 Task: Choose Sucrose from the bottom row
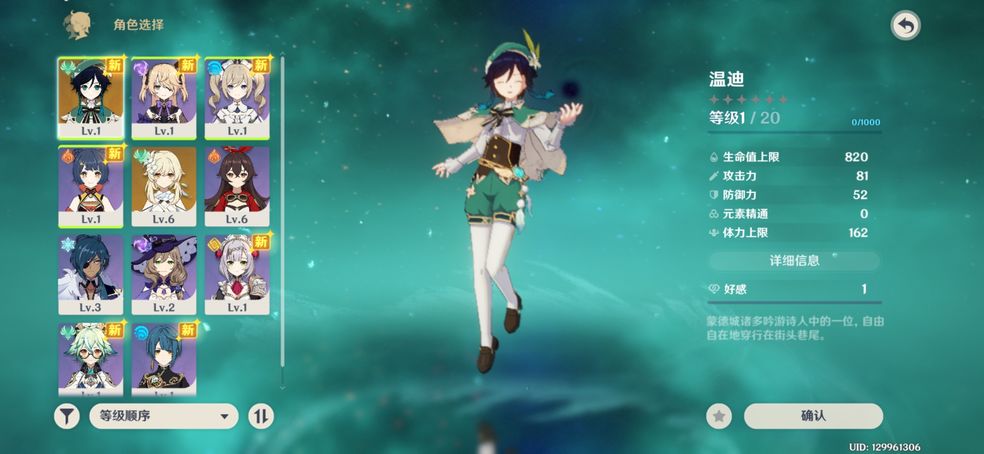pyautogui.click(x=91, y=355)
